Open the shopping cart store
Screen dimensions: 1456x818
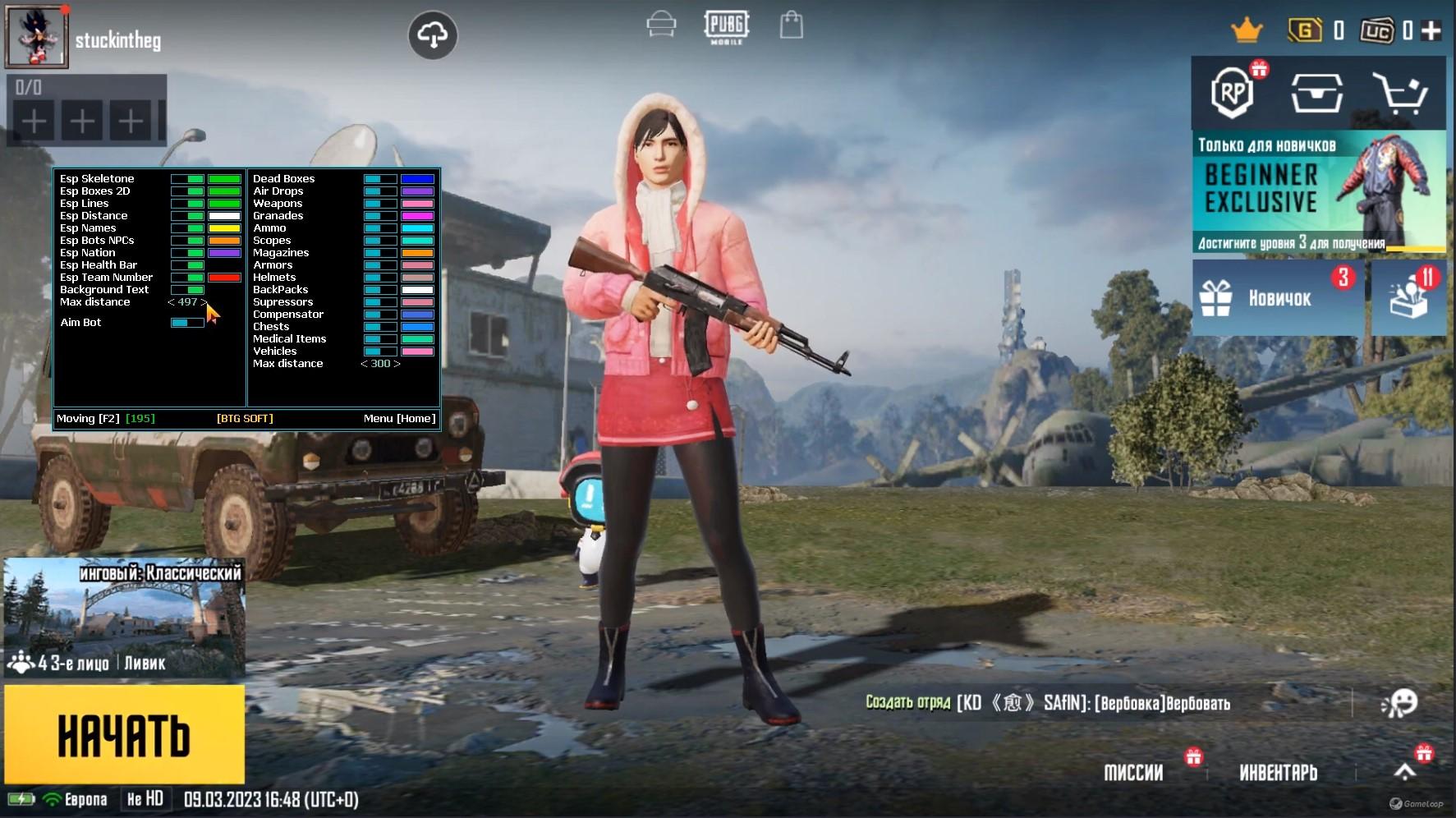click(1403, 93)
